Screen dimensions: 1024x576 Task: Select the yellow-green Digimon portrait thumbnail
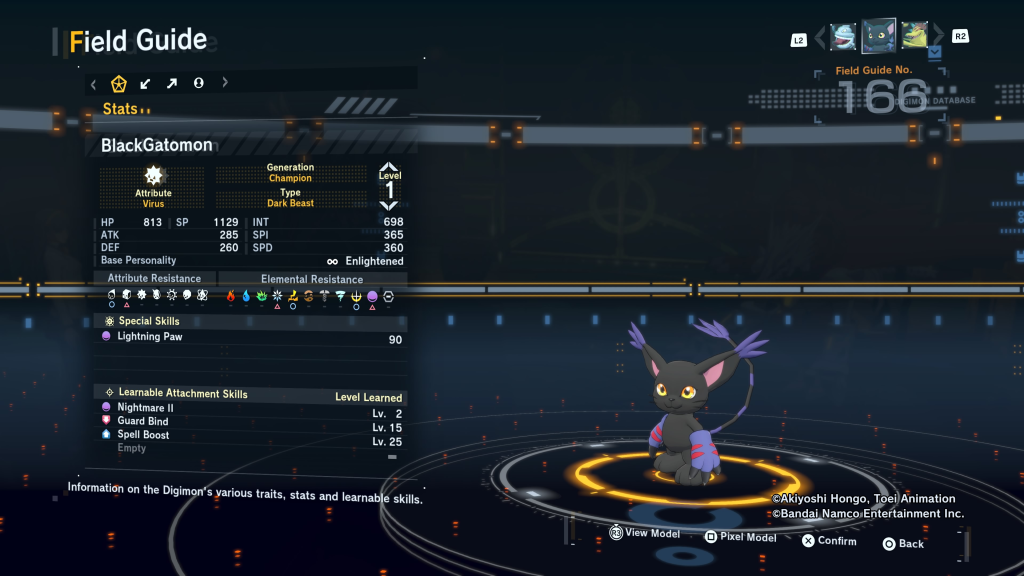click(913, 36)
